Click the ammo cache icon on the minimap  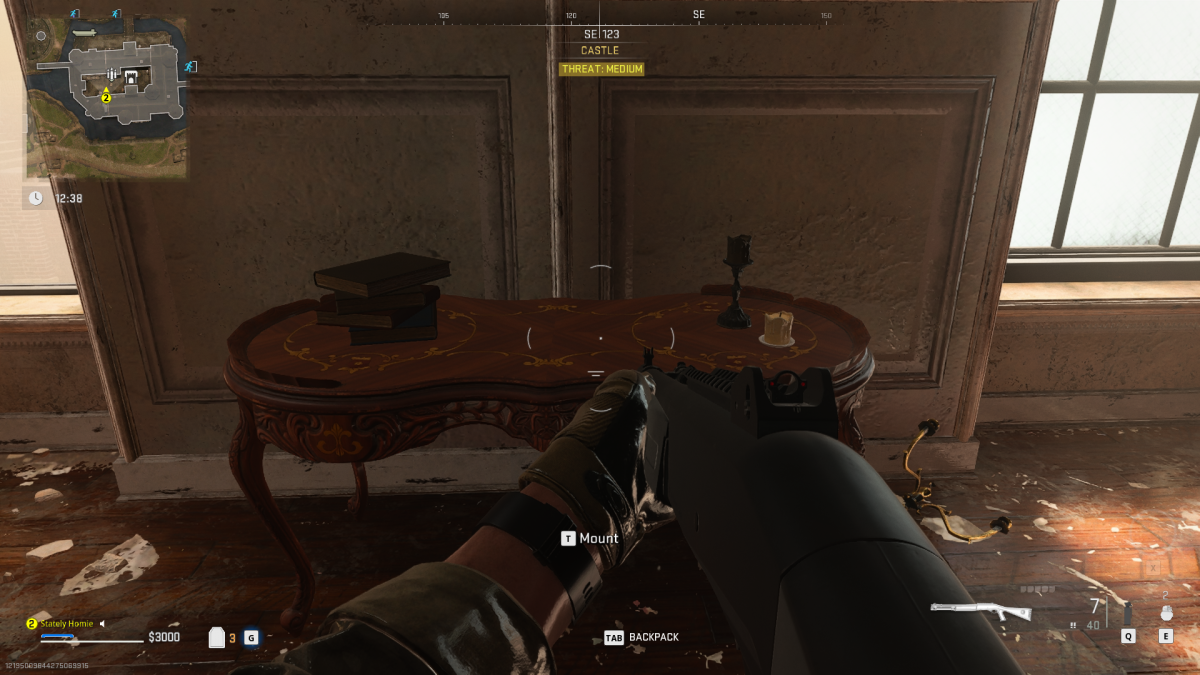(111, 76)
